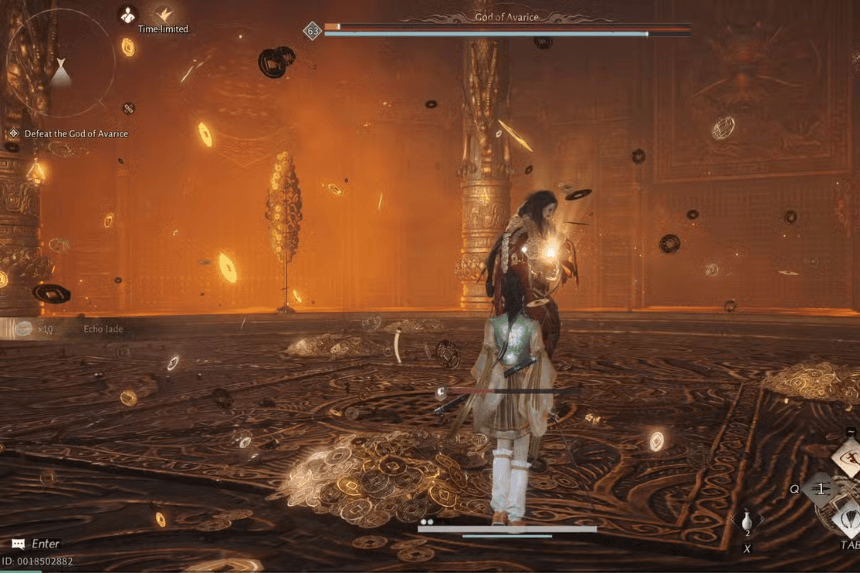The height and width of the screenshot is (573, 860).
Task: Activate the fan skill diamond icon
Action: [x=848, y=516]
